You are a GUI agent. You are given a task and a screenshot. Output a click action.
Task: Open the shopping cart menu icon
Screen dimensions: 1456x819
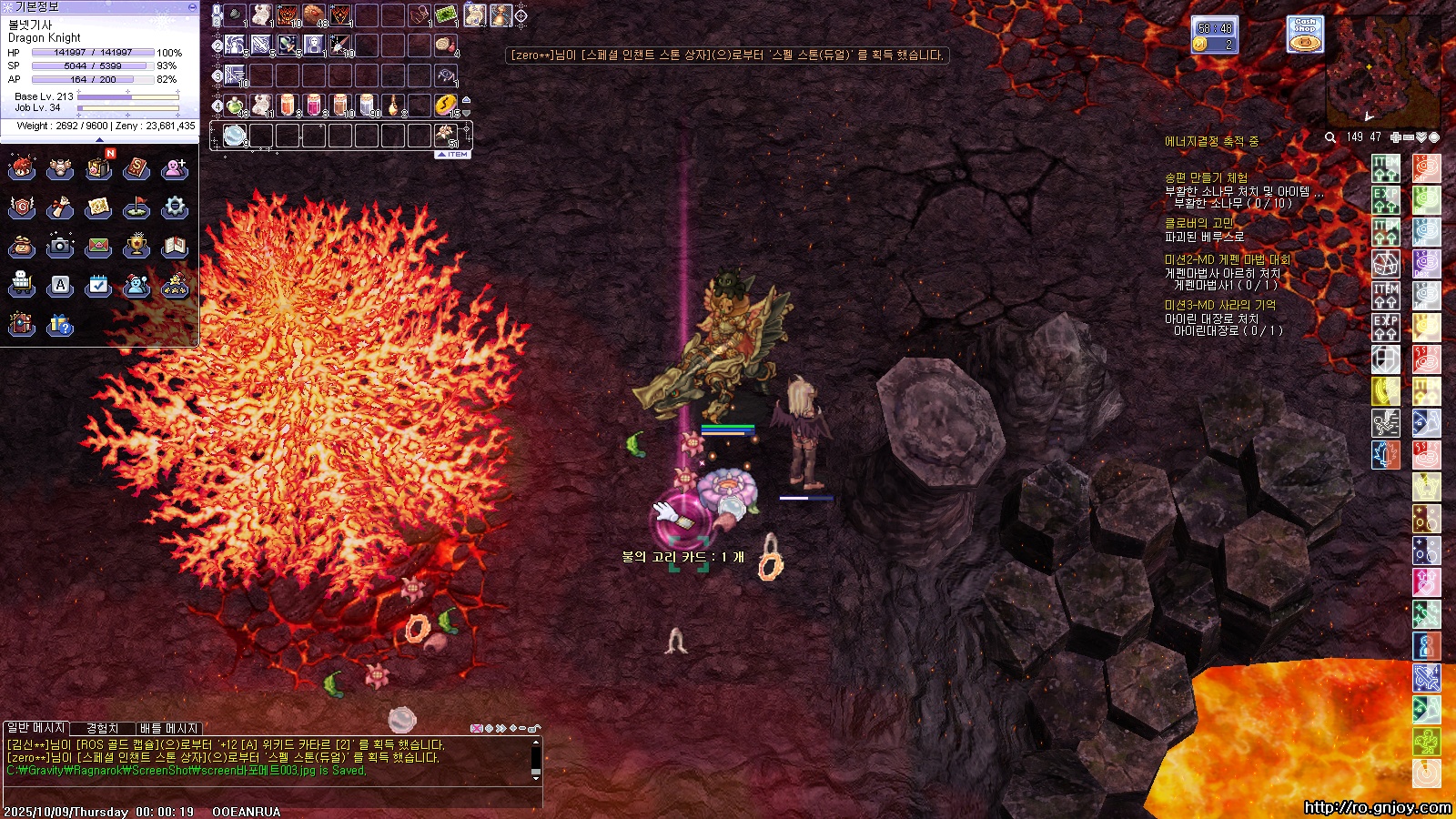click(22, 285)
